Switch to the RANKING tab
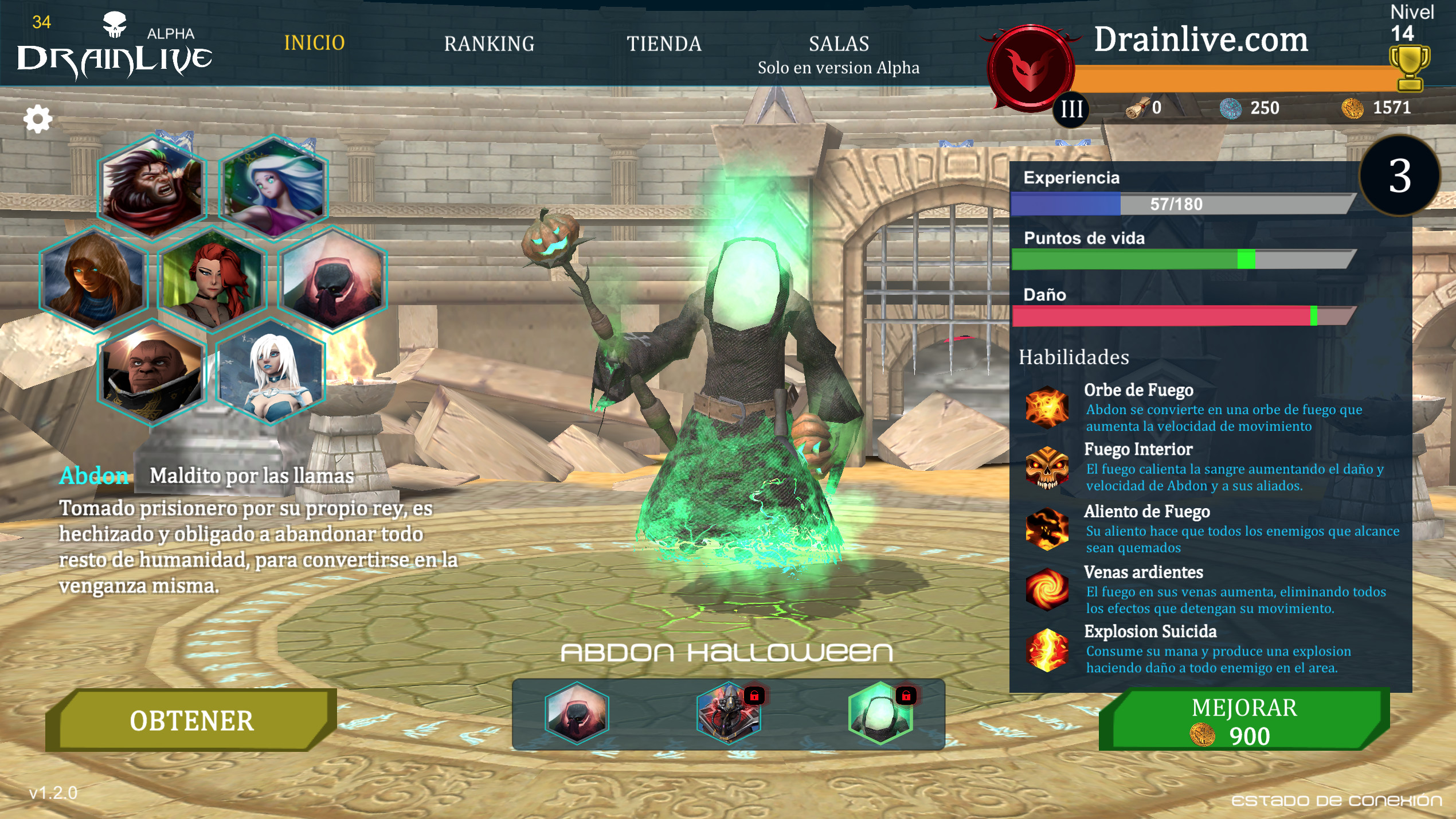This screenshot has height=819, width=1456. 490,44
